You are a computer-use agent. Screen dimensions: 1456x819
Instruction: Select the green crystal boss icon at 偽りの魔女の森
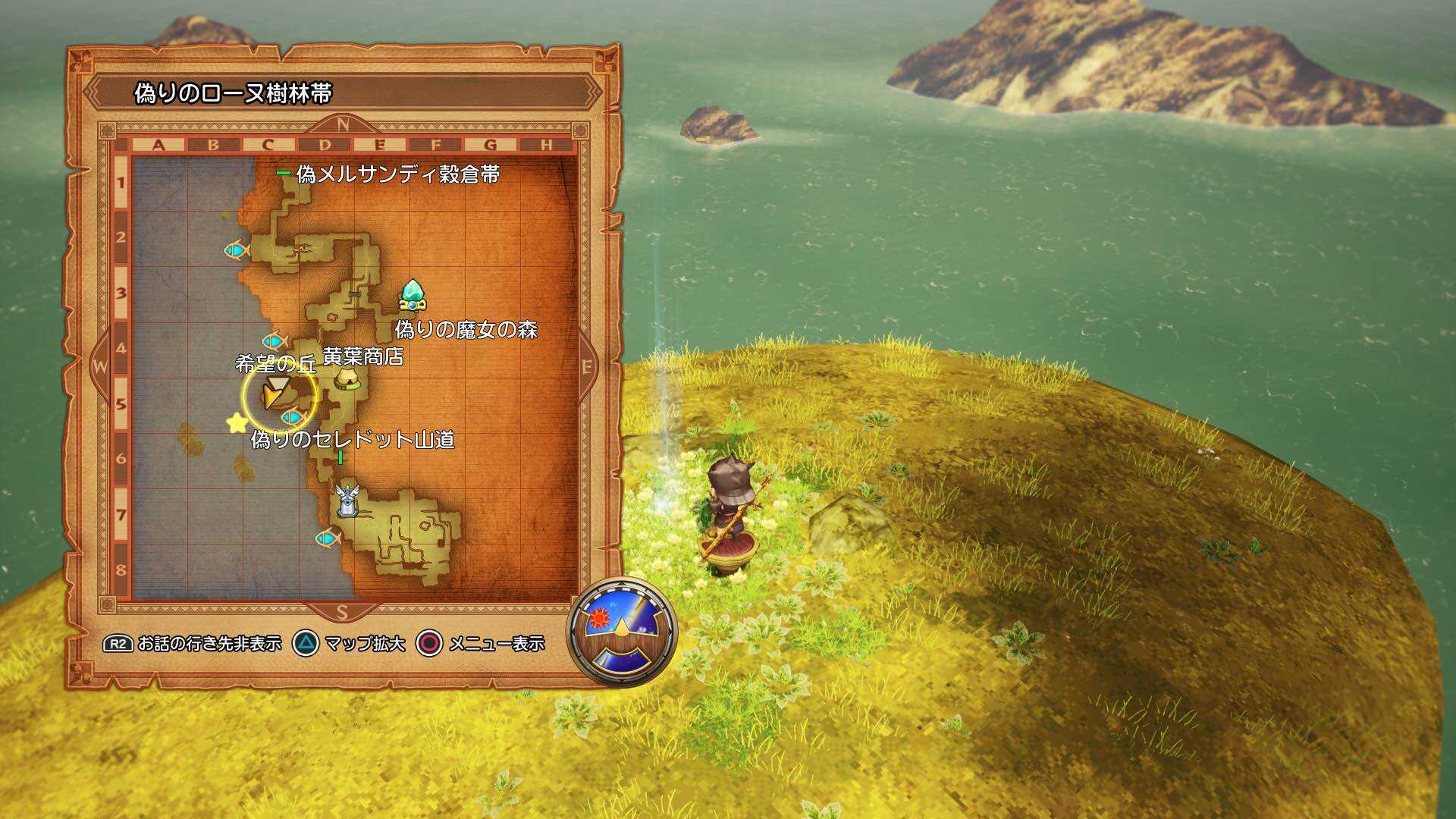point(413,294)
